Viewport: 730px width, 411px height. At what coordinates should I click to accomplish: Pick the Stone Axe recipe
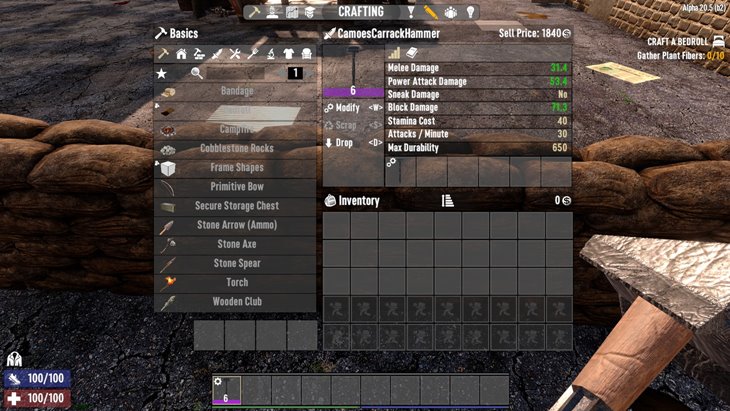coord(236,244)
